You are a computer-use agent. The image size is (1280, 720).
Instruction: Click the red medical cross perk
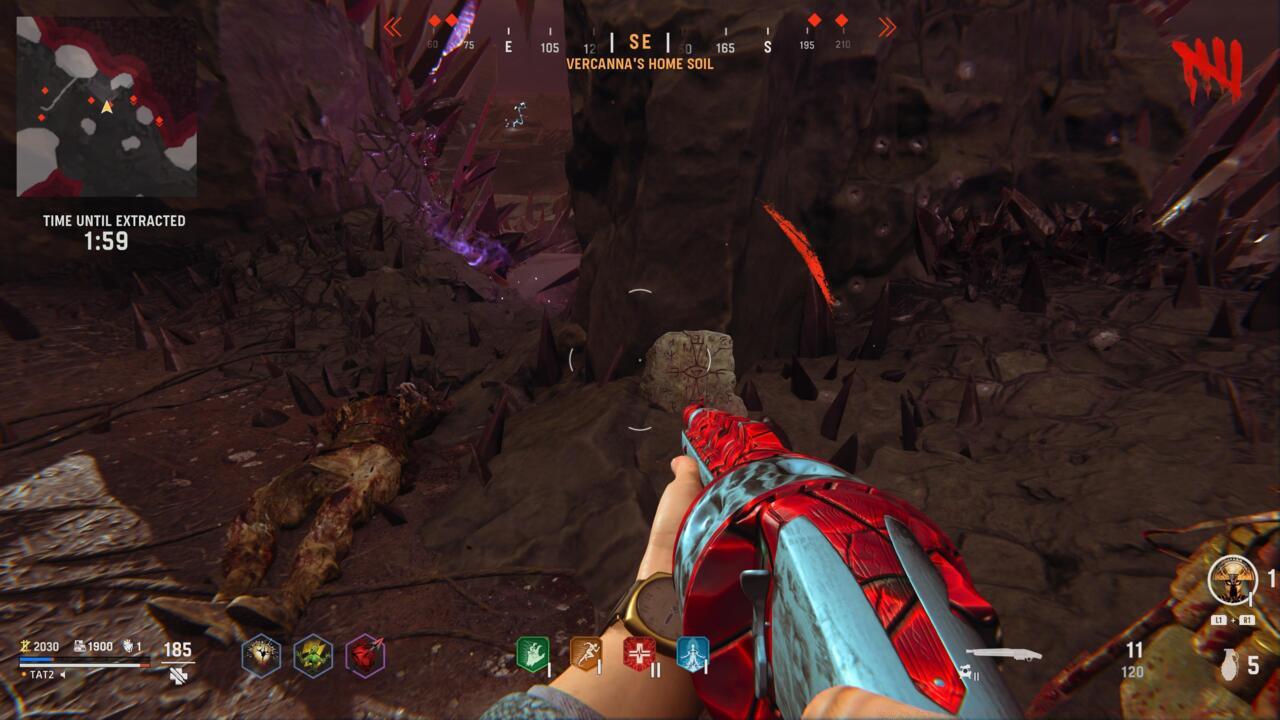tap(639, 654)
